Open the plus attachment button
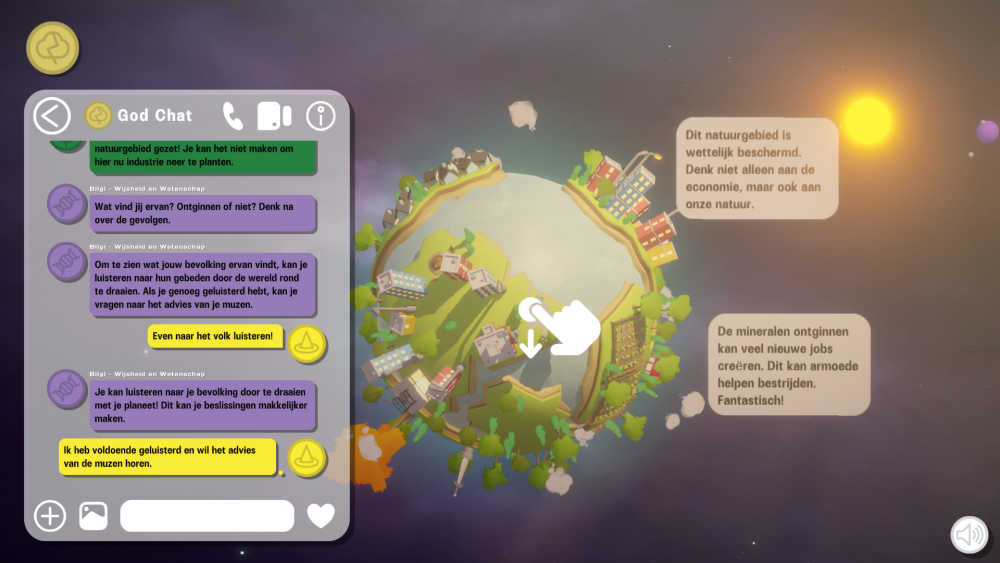The width and height of the screenshot is (1000, 563). click(x=50, y=516)
